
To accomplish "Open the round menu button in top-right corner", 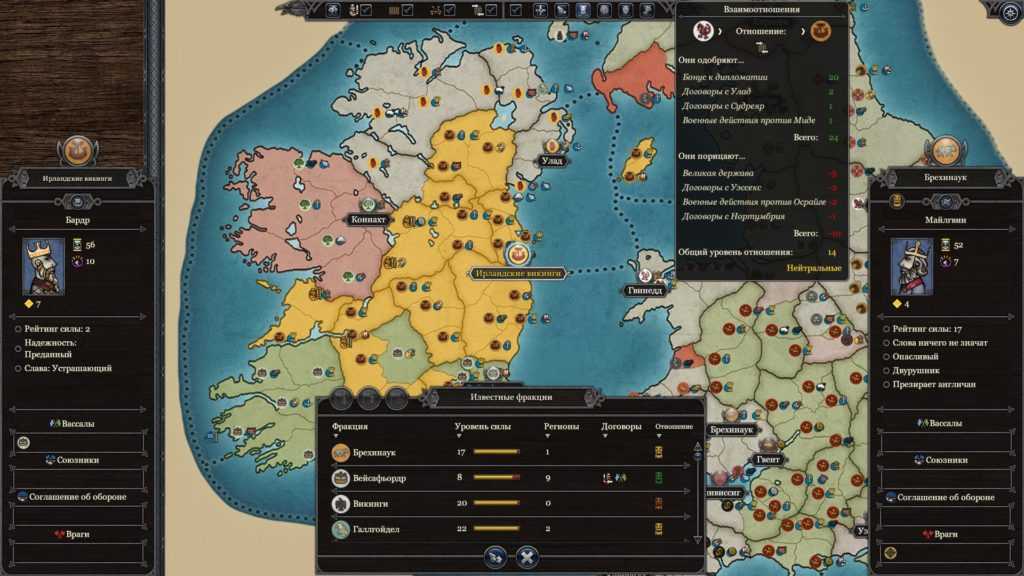I will [x=1009, y=12].
